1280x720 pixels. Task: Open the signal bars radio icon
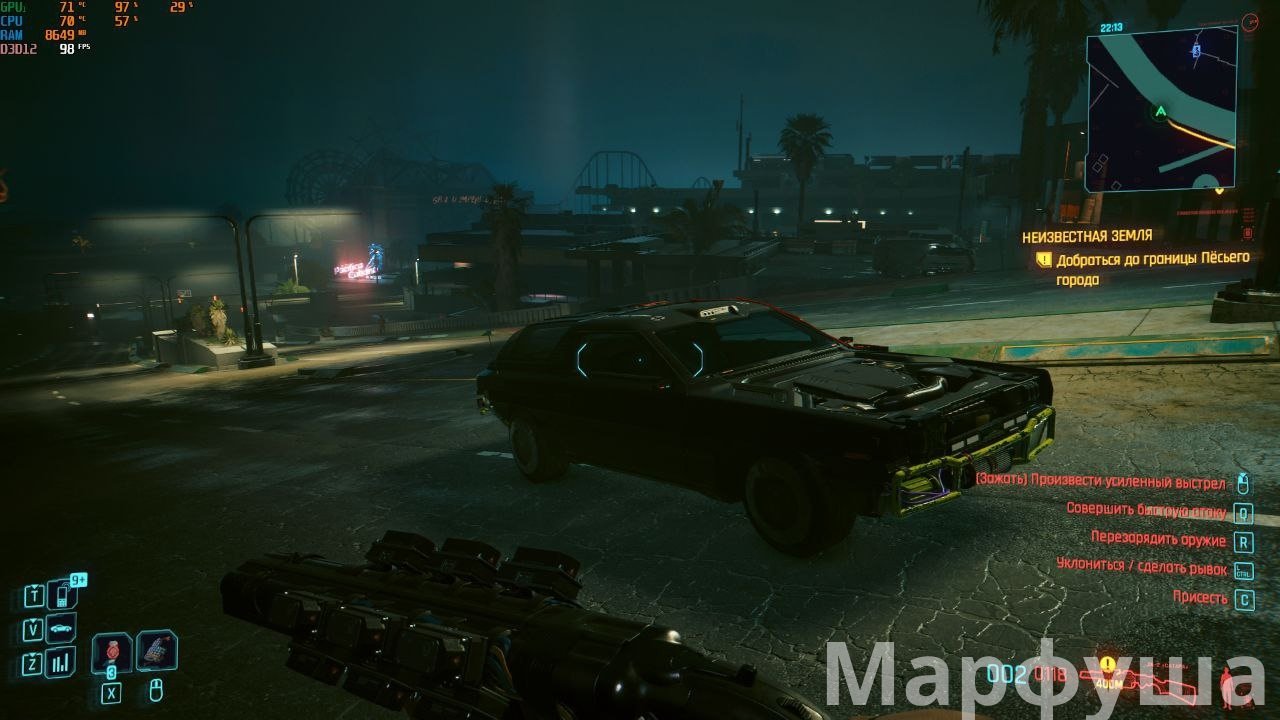coord(61,661)
